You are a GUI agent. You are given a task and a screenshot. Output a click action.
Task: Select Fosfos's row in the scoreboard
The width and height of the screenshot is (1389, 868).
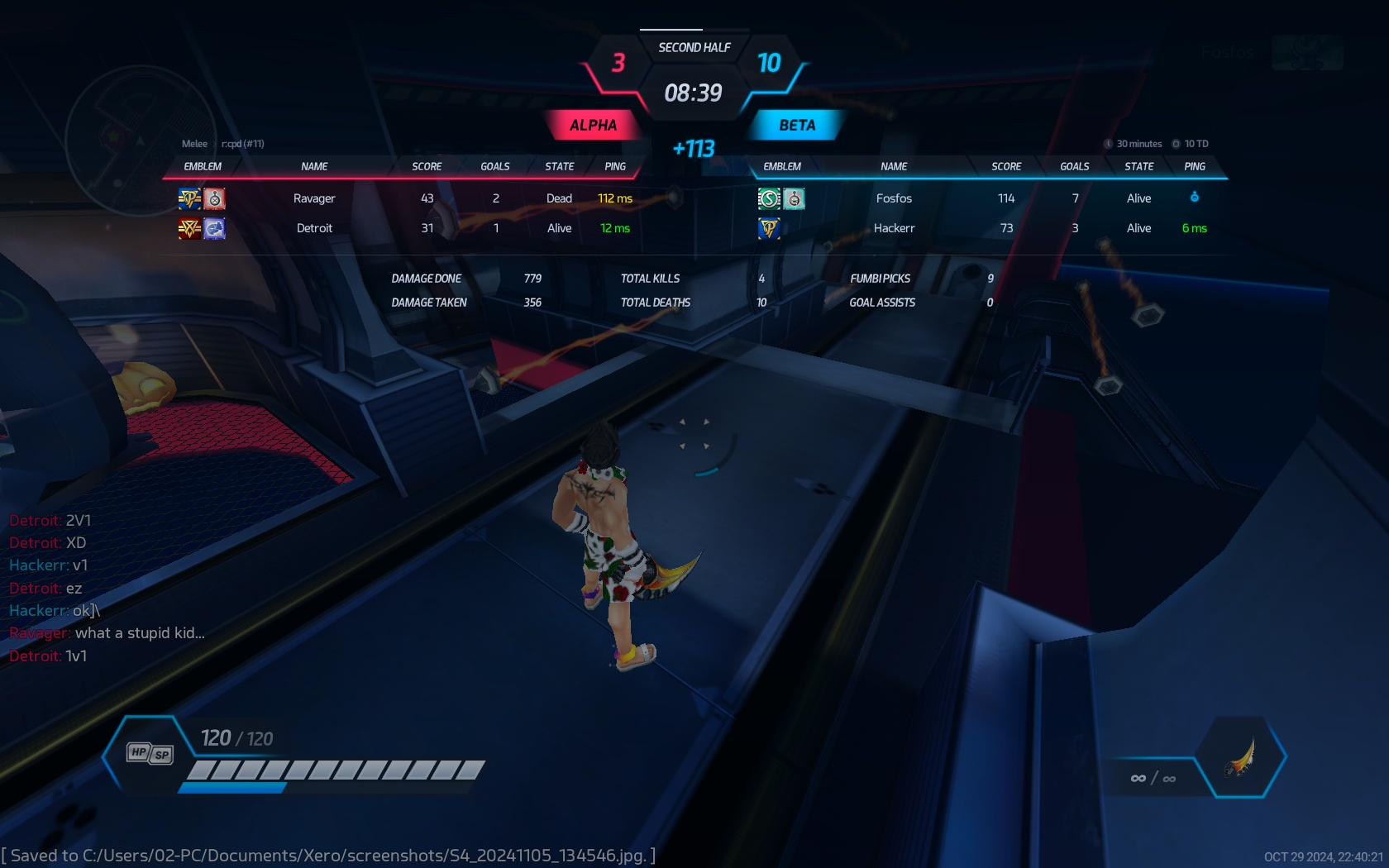[894, 198]
